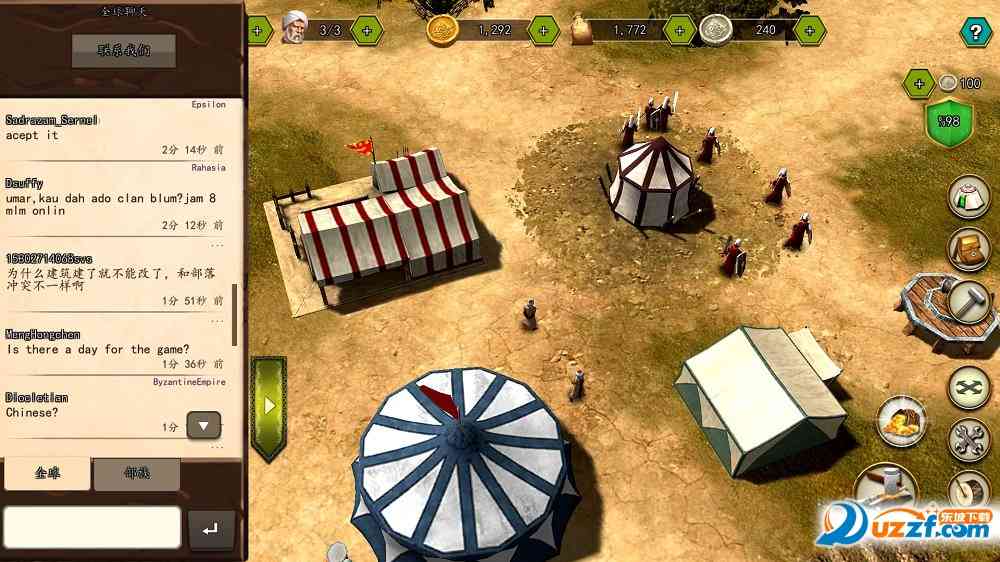Open the tent icon menu

tap(967, 196)
